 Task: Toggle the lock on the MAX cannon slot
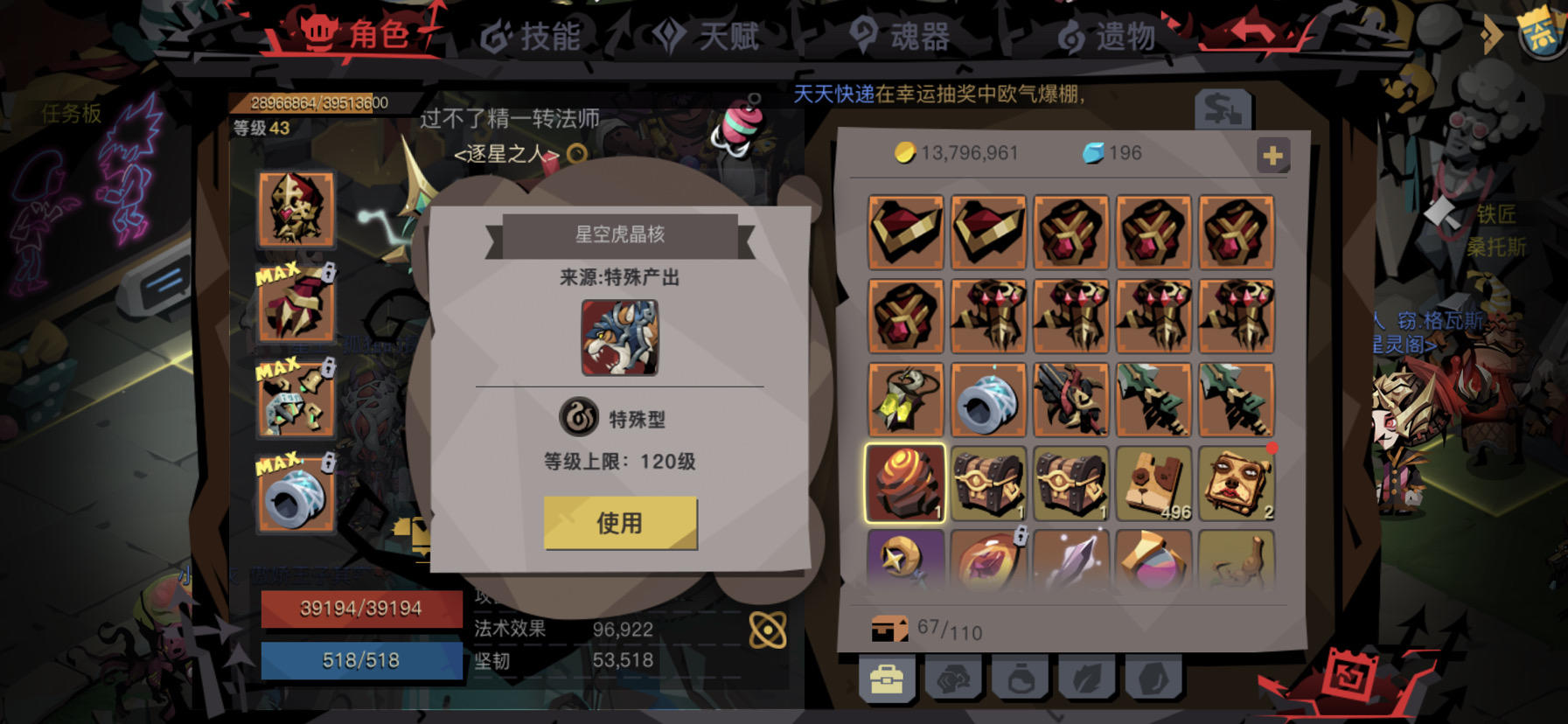tap(327, 463)
